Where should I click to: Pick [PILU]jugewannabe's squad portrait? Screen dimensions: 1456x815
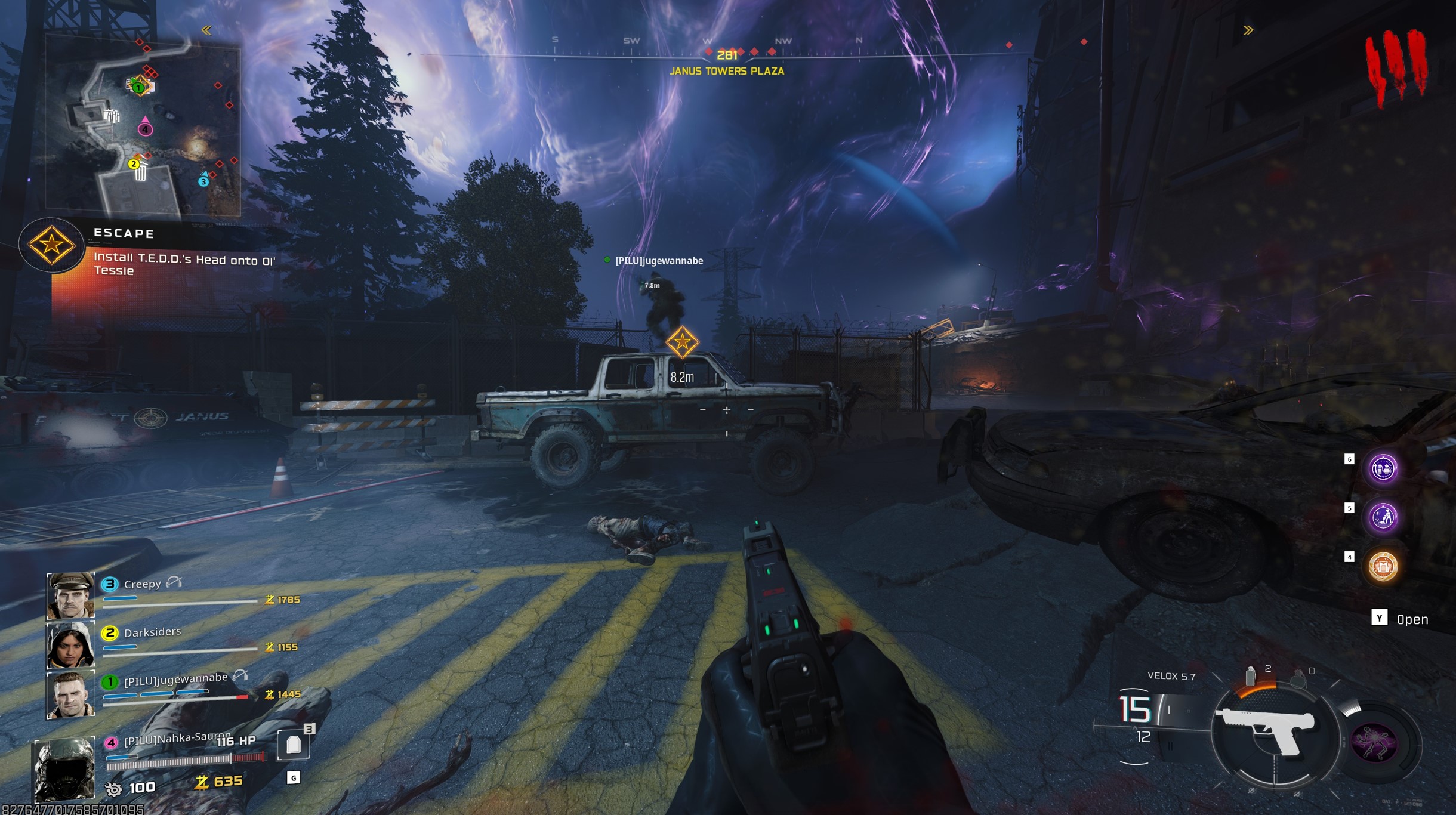pyautogui.click(x=70, y=694)
